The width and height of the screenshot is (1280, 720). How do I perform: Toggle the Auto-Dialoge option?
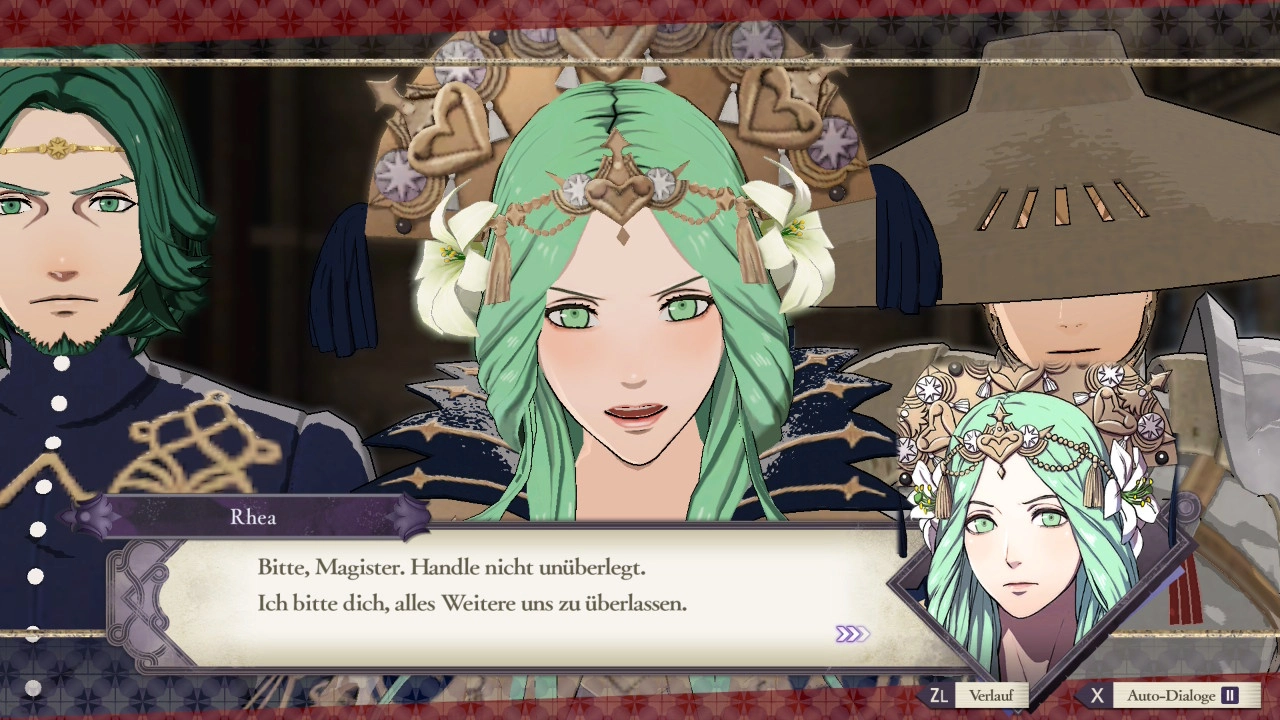[1170, 695]
